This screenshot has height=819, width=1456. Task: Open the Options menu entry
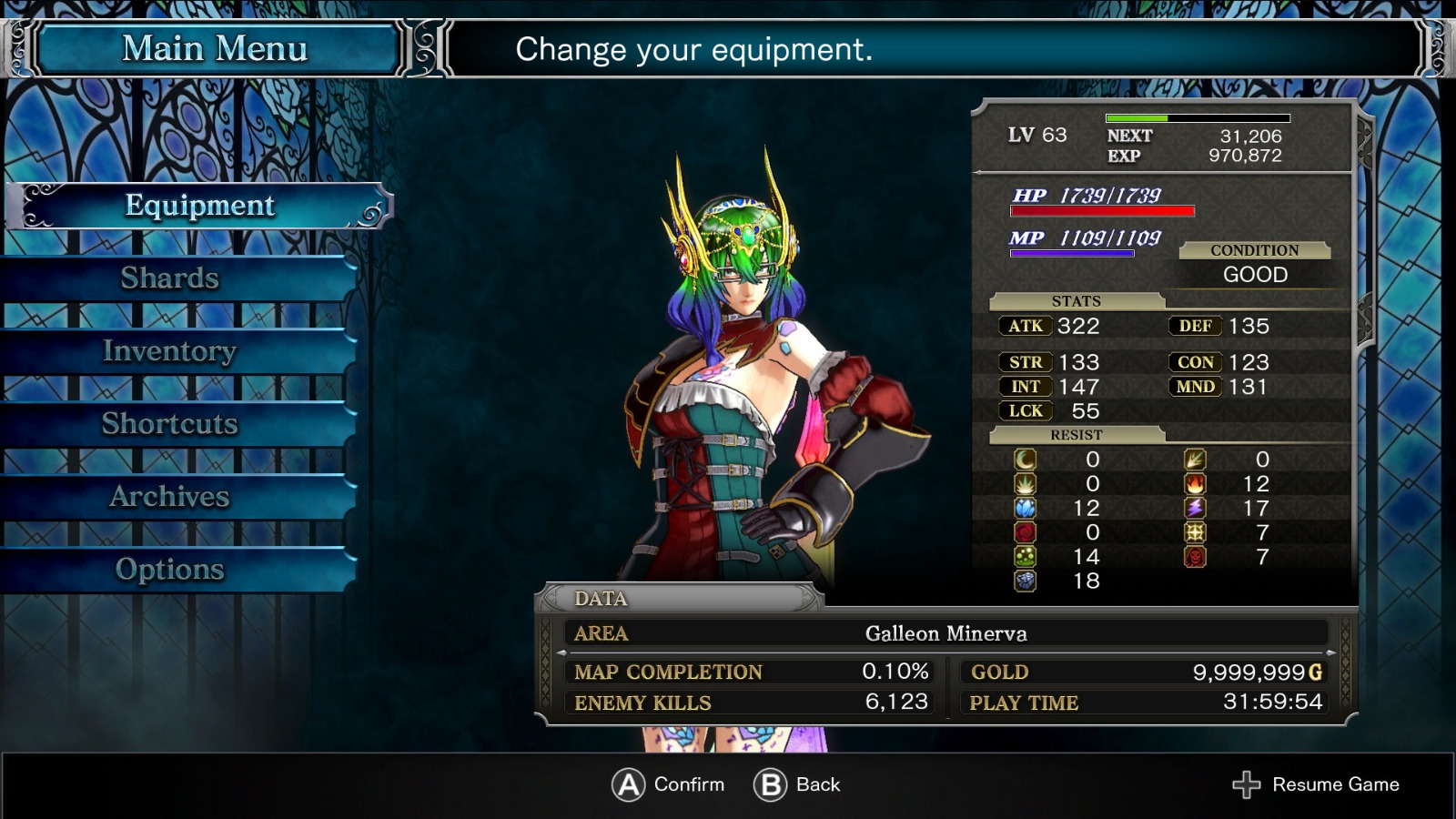click(170, 569)
